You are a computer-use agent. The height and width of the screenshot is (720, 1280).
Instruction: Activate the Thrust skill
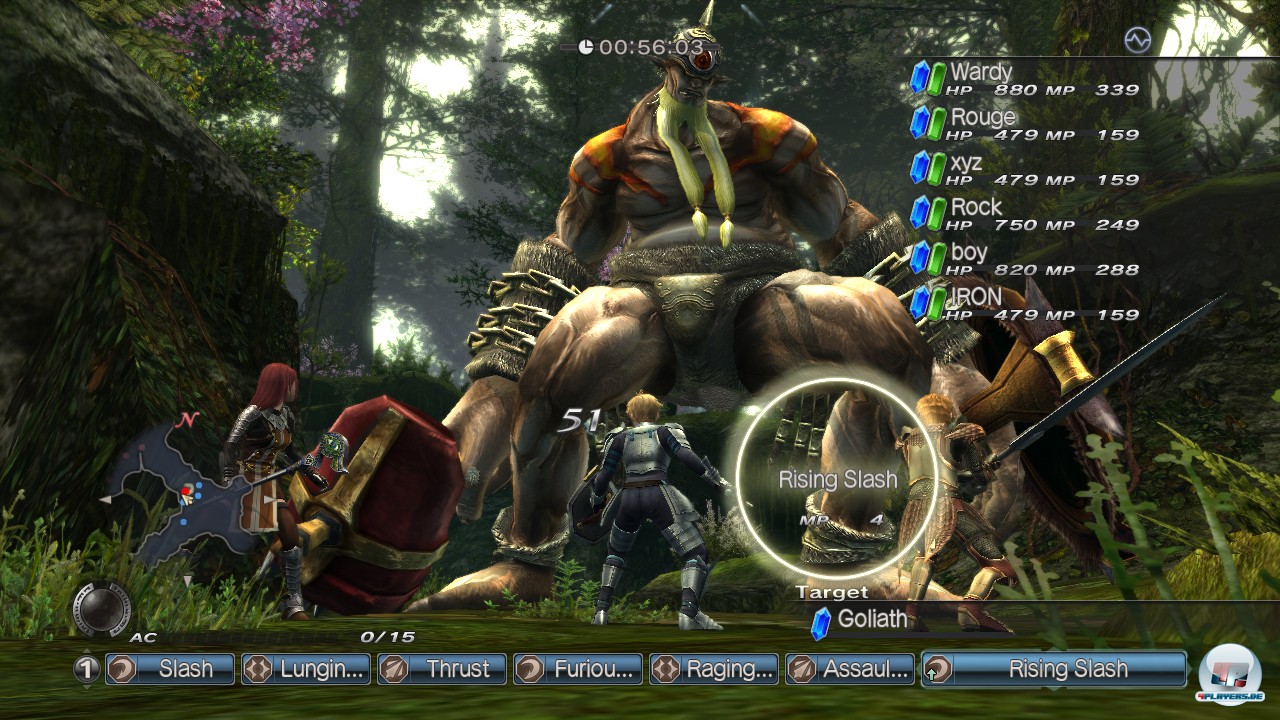click(442, 669)
